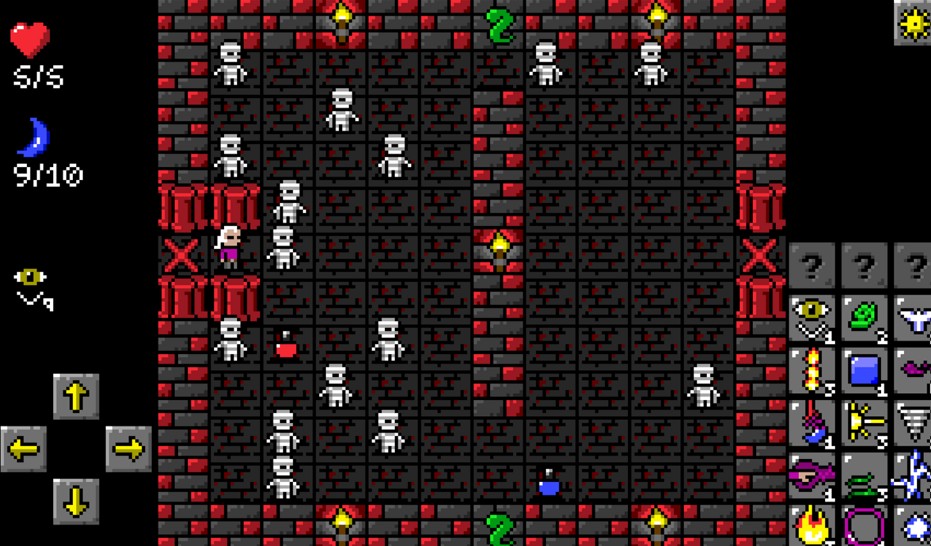Click the active eye status effect icon
The width and height of the screenshot is (931, 546).
pyautogui.click(x=31, y=285)
